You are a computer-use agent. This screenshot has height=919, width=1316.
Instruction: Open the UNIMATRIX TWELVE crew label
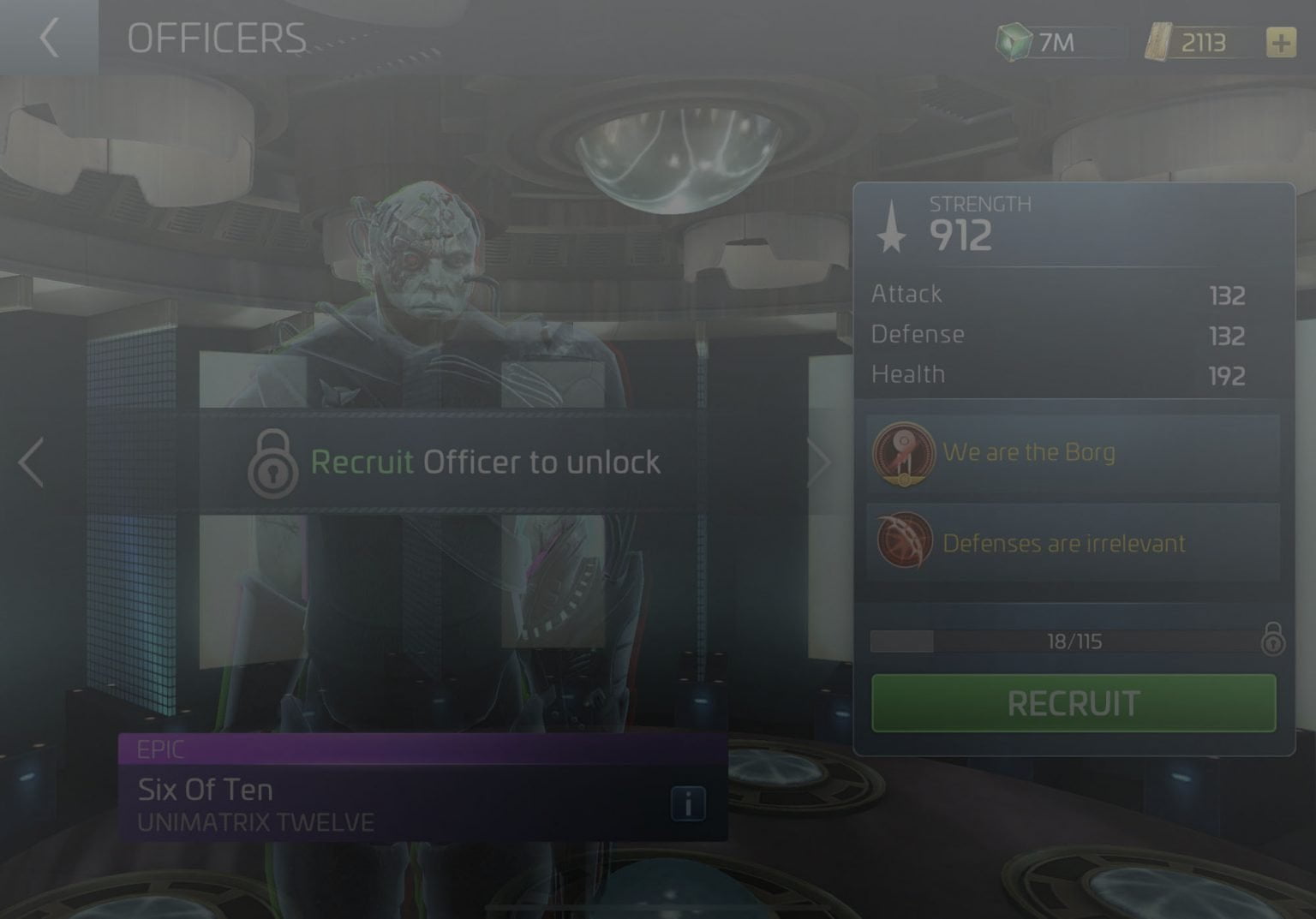point(254,821)
